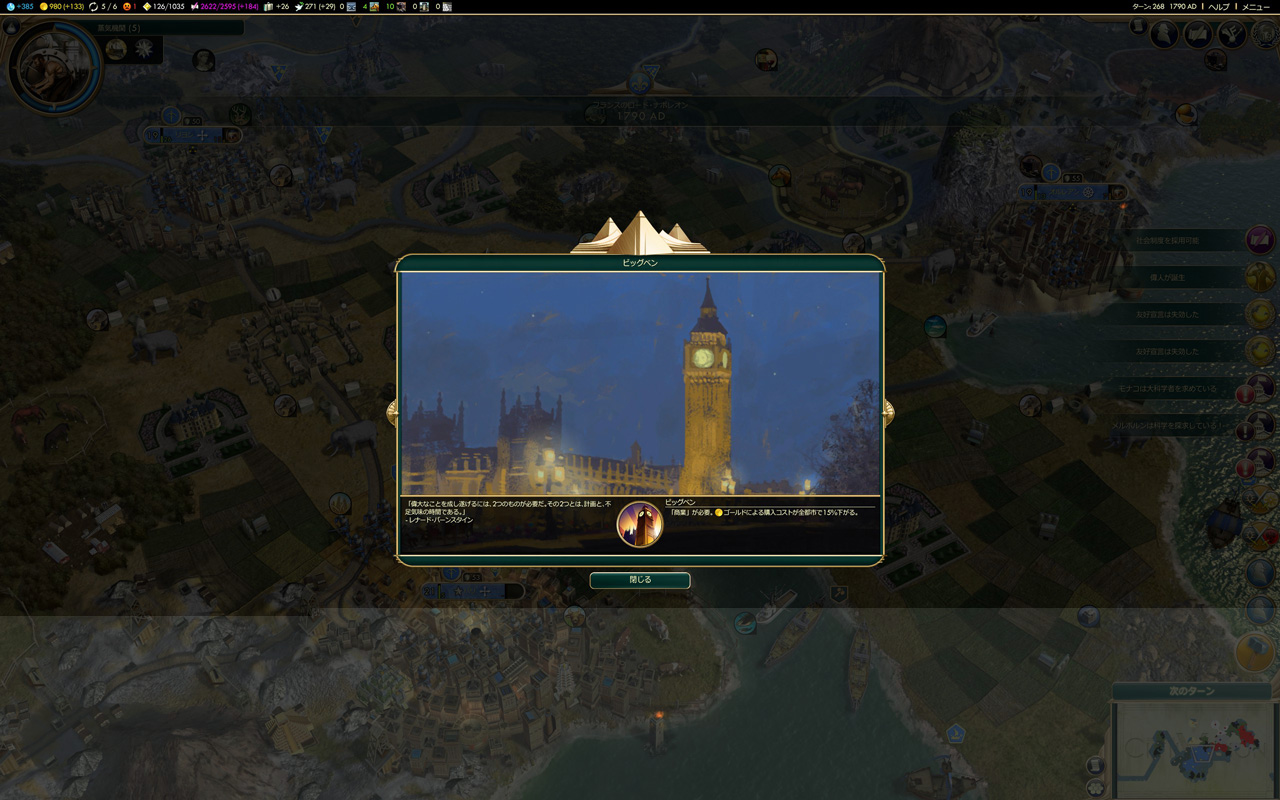
Task: Open the small scroll notification log icon
Action: pyautogui.click(x=1139, y=27)
